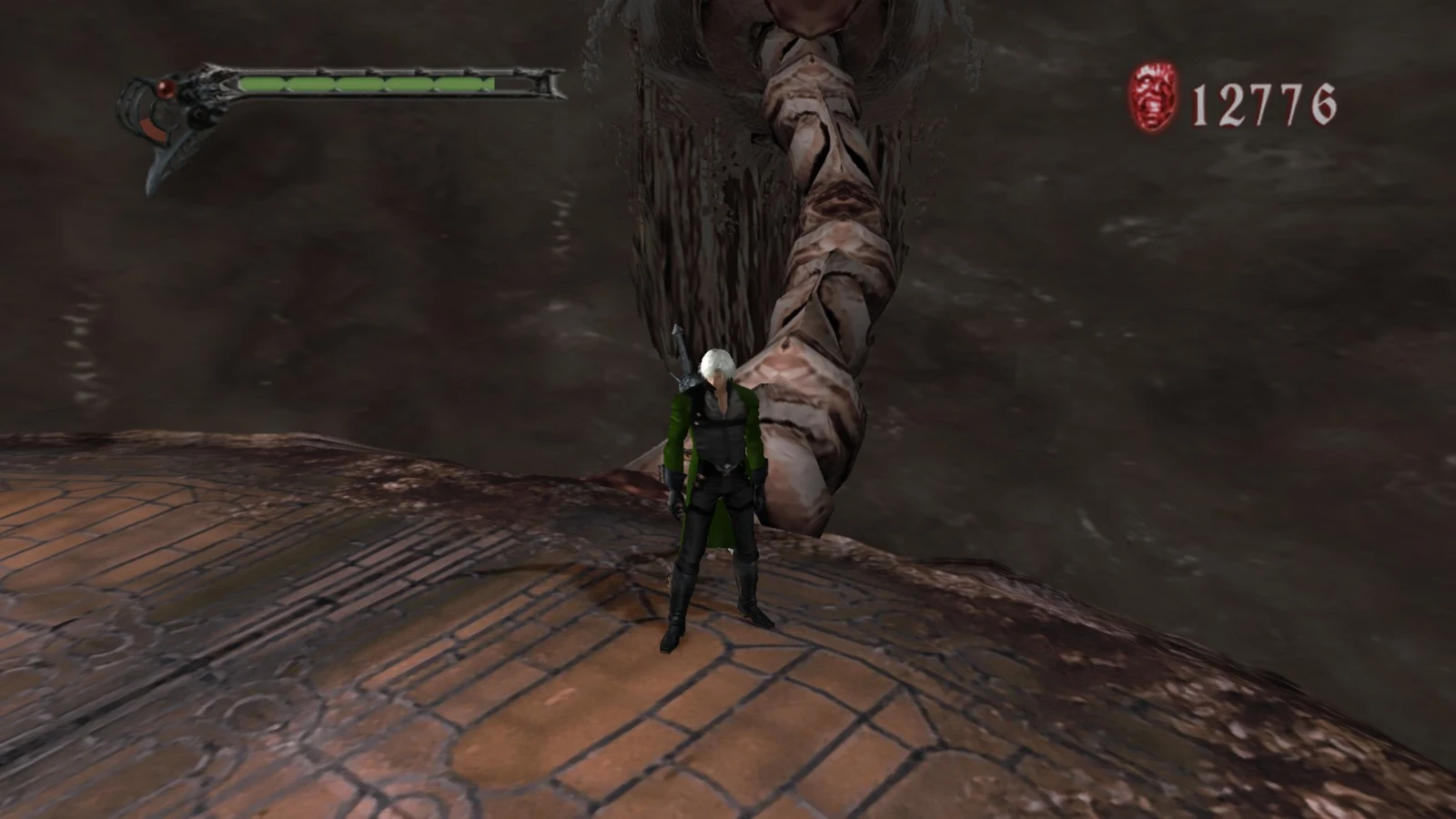Click the giant armored tentacle behind Dante
Viewport: 1456px width, 819px height.
(x=819, y=273)
